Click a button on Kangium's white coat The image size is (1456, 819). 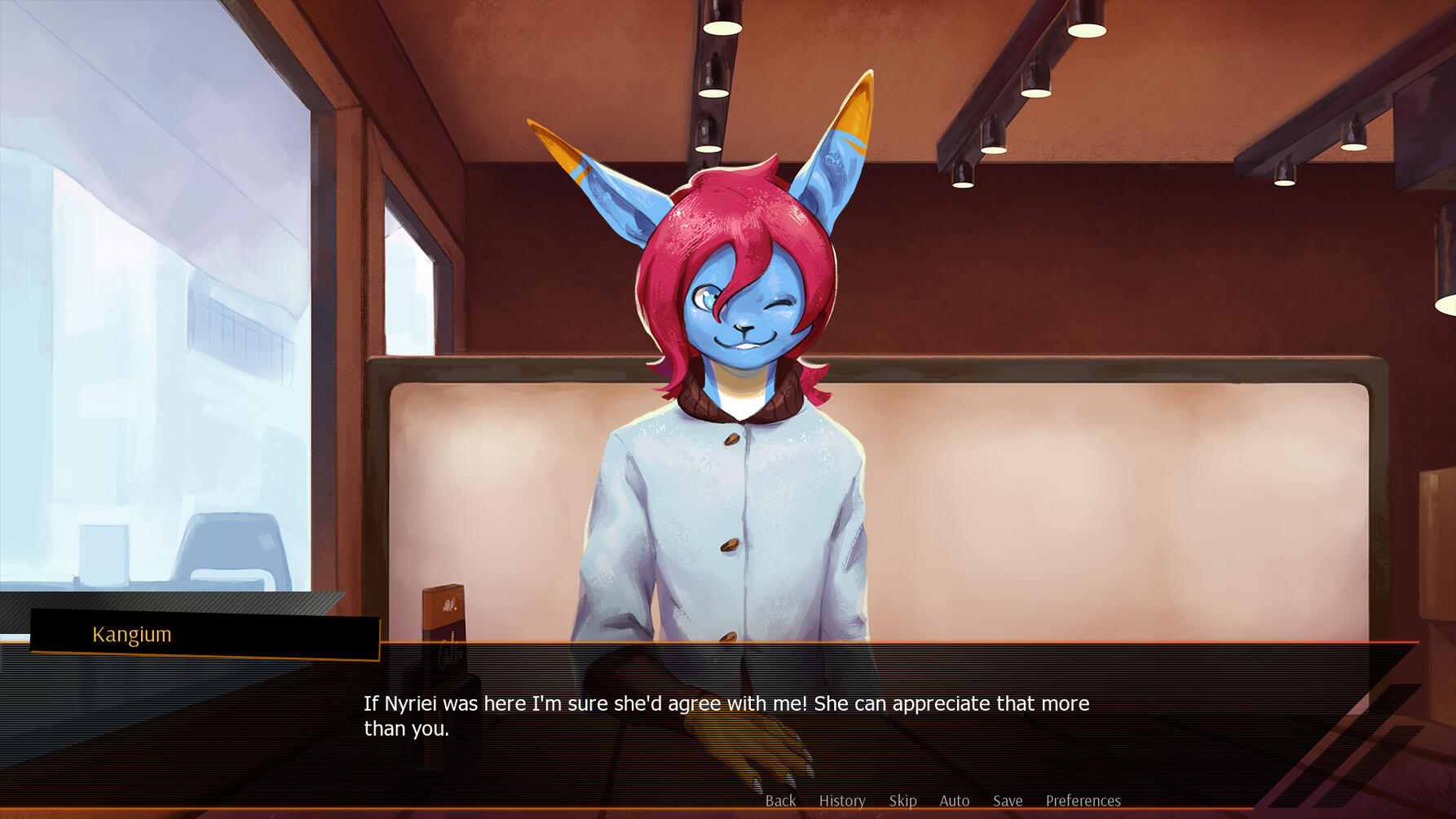coord(732,542)
